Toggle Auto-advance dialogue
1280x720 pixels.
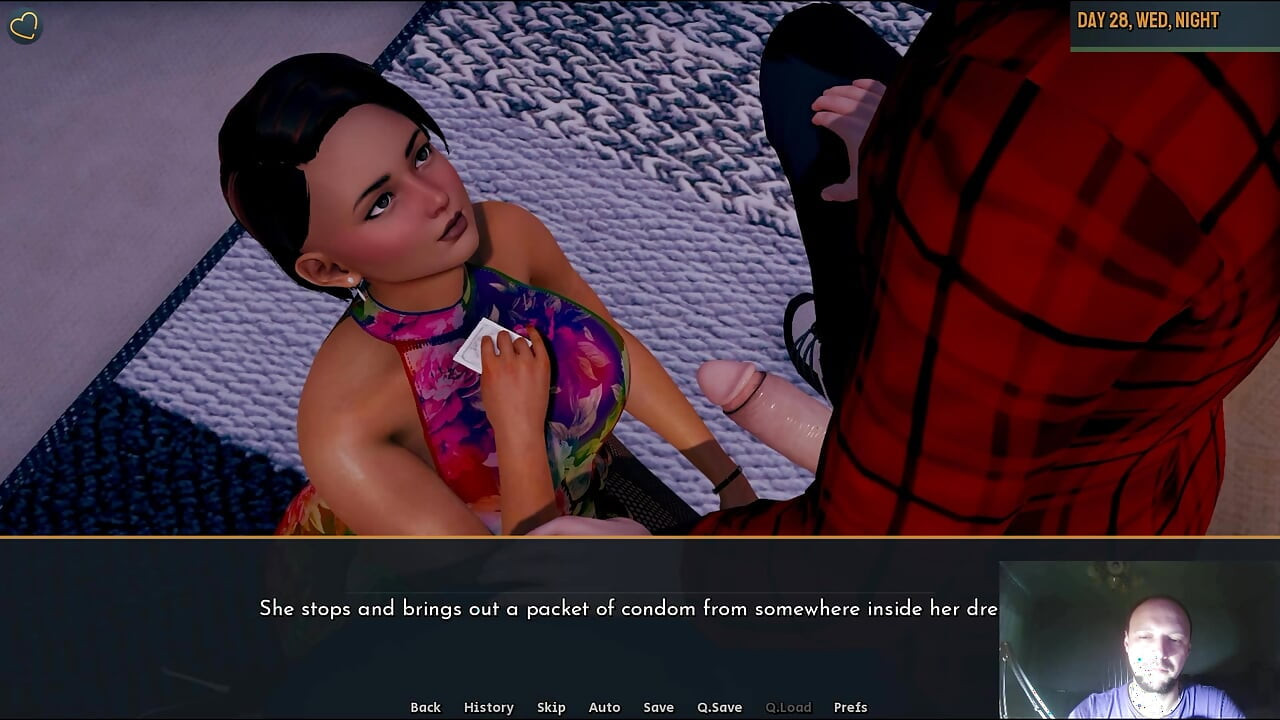[604, 707]
